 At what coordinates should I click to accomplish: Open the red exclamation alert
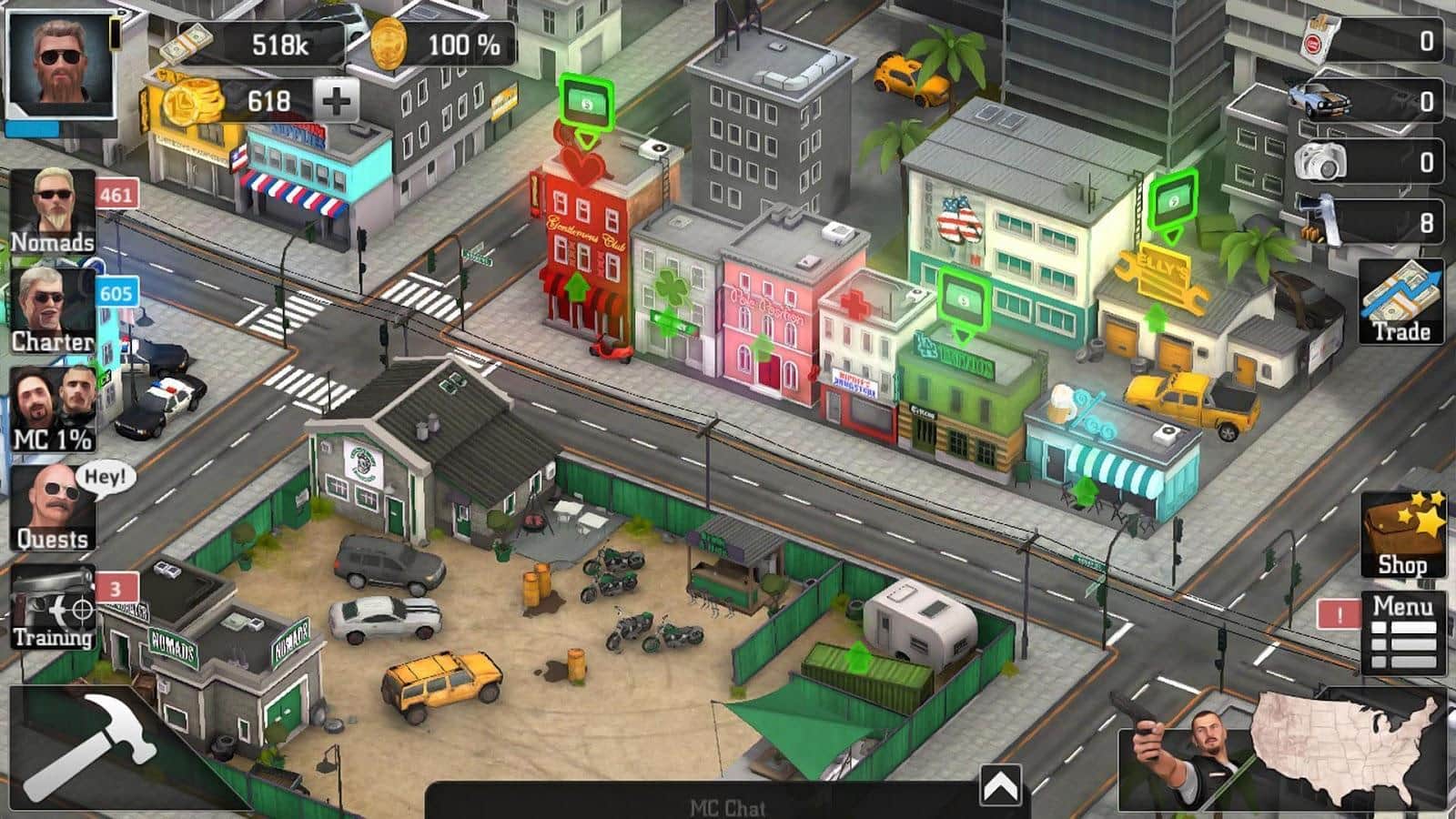1339,614
